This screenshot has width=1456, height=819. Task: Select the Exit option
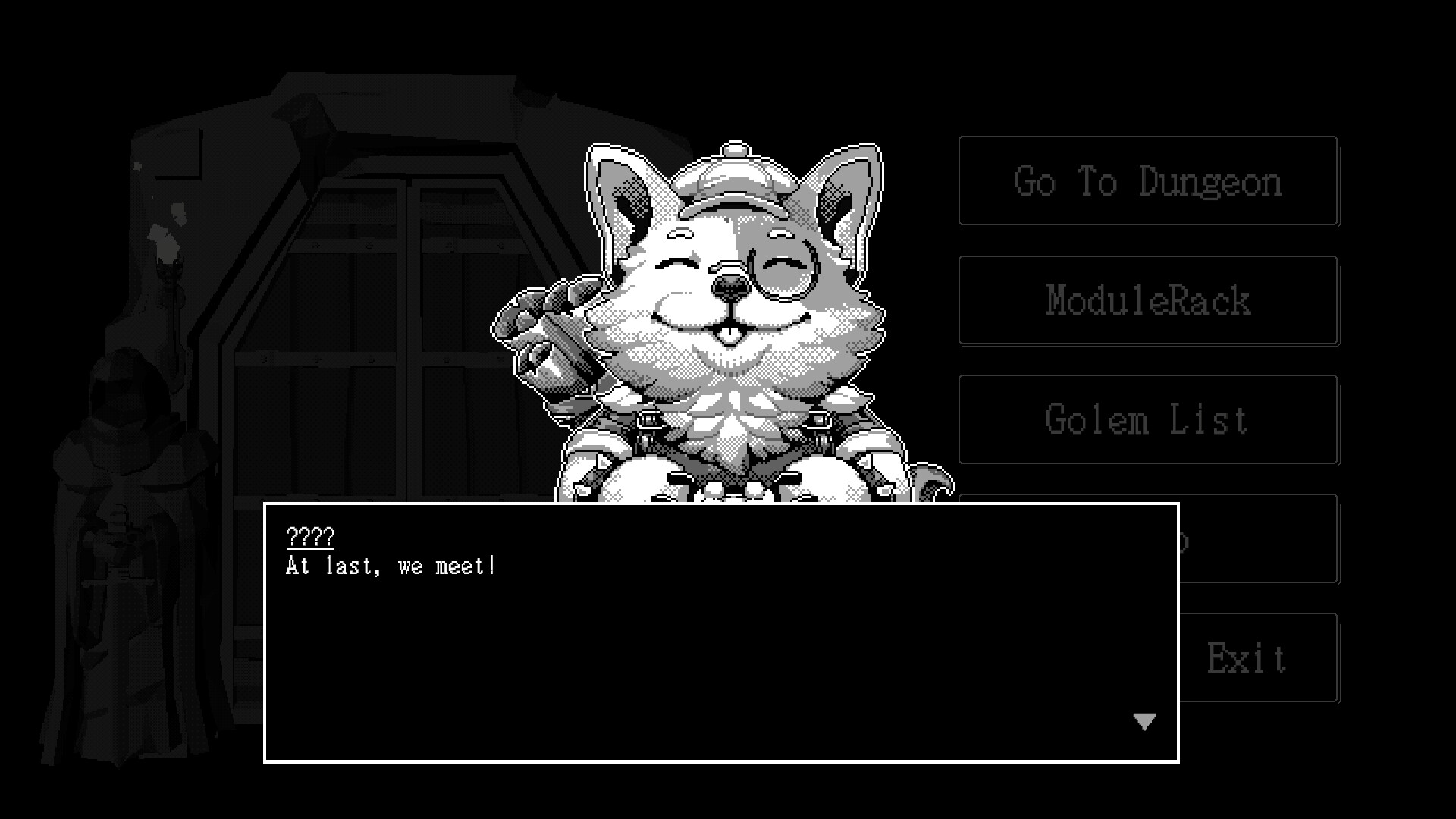[x=1247, y=656]
